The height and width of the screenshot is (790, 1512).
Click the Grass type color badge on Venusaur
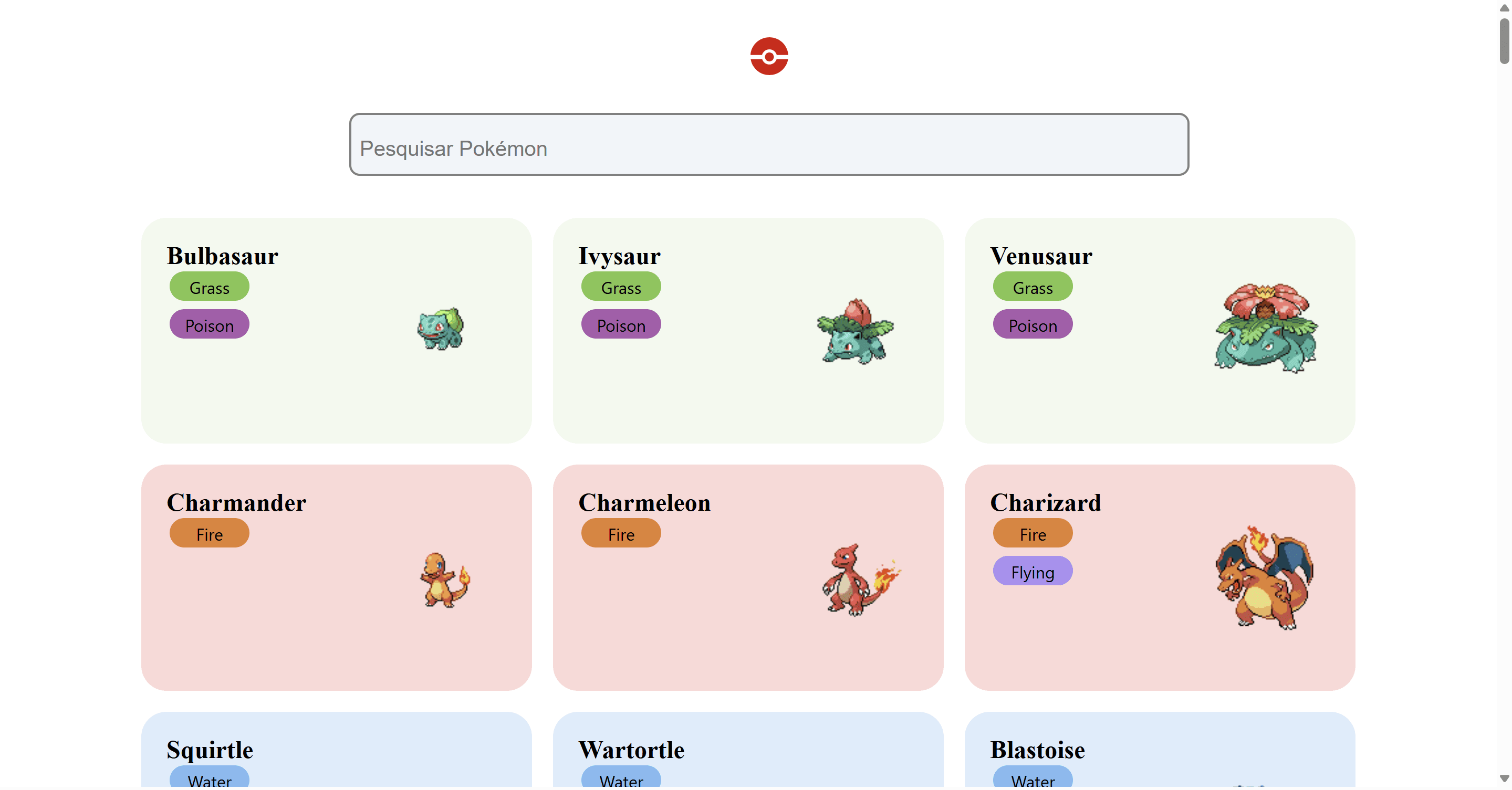1032,287
